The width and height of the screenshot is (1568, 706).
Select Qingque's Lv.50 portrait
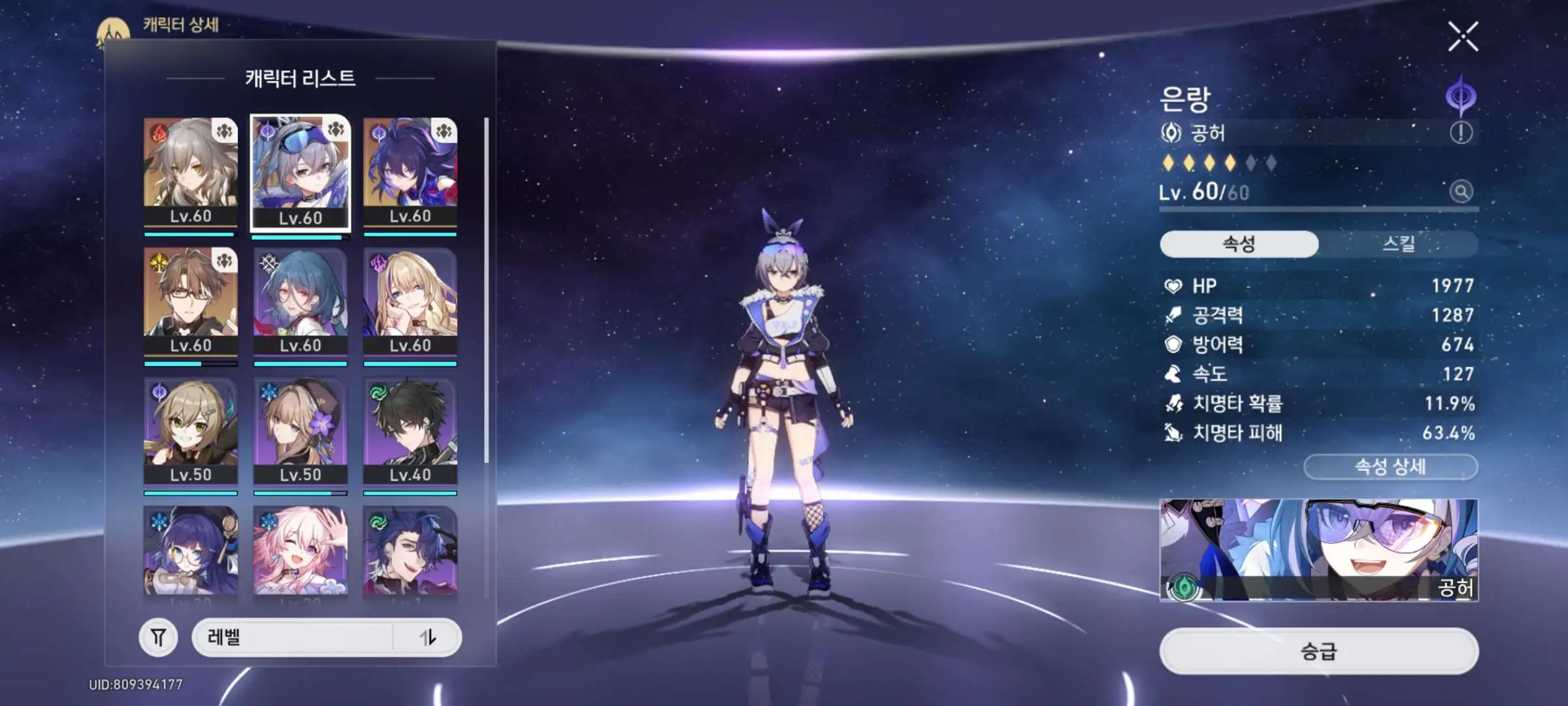point(191,432)
